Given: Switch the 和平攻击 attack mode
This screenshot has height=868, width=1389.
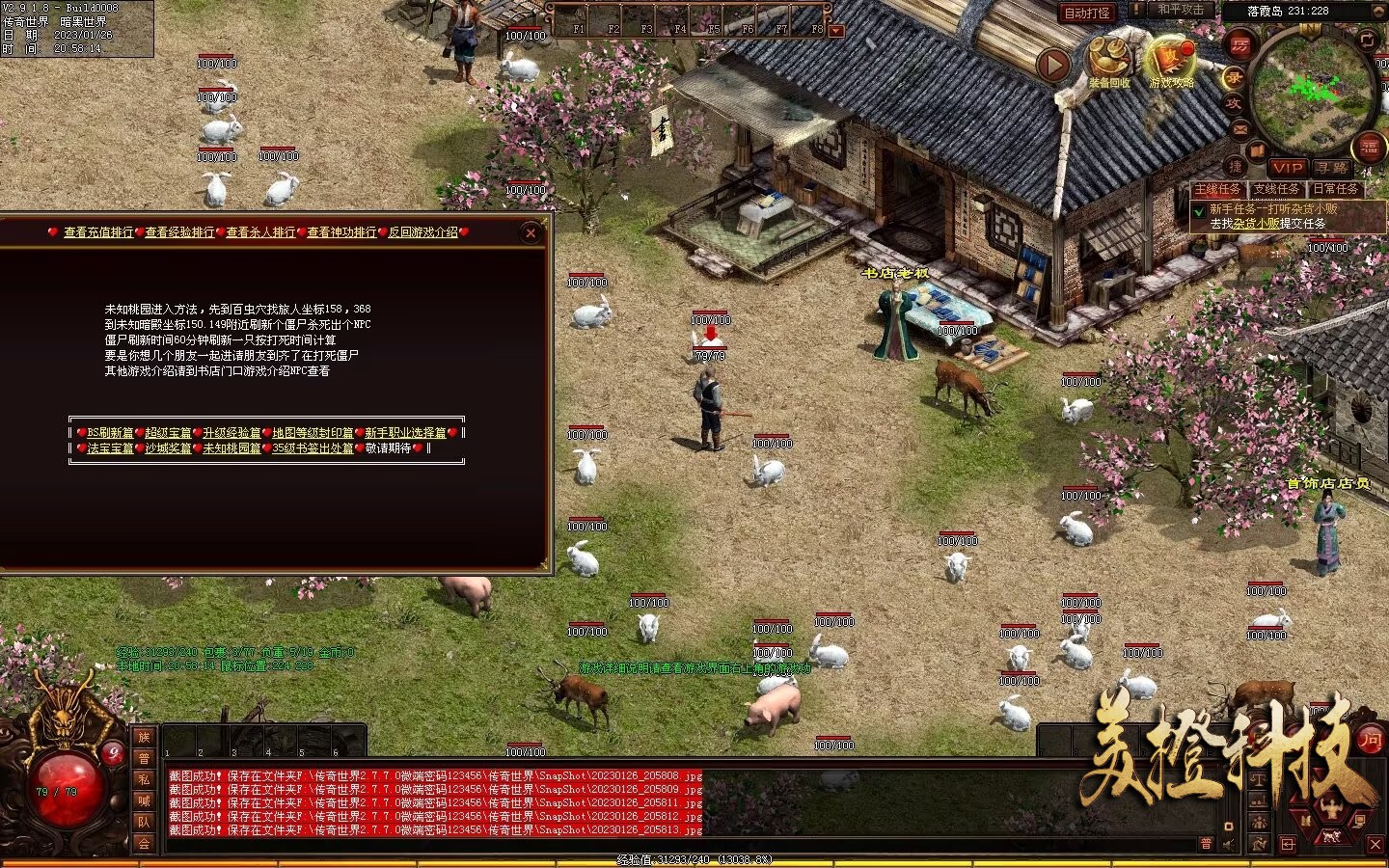Looking at the screenshot, I should (x=1181, y=10).
